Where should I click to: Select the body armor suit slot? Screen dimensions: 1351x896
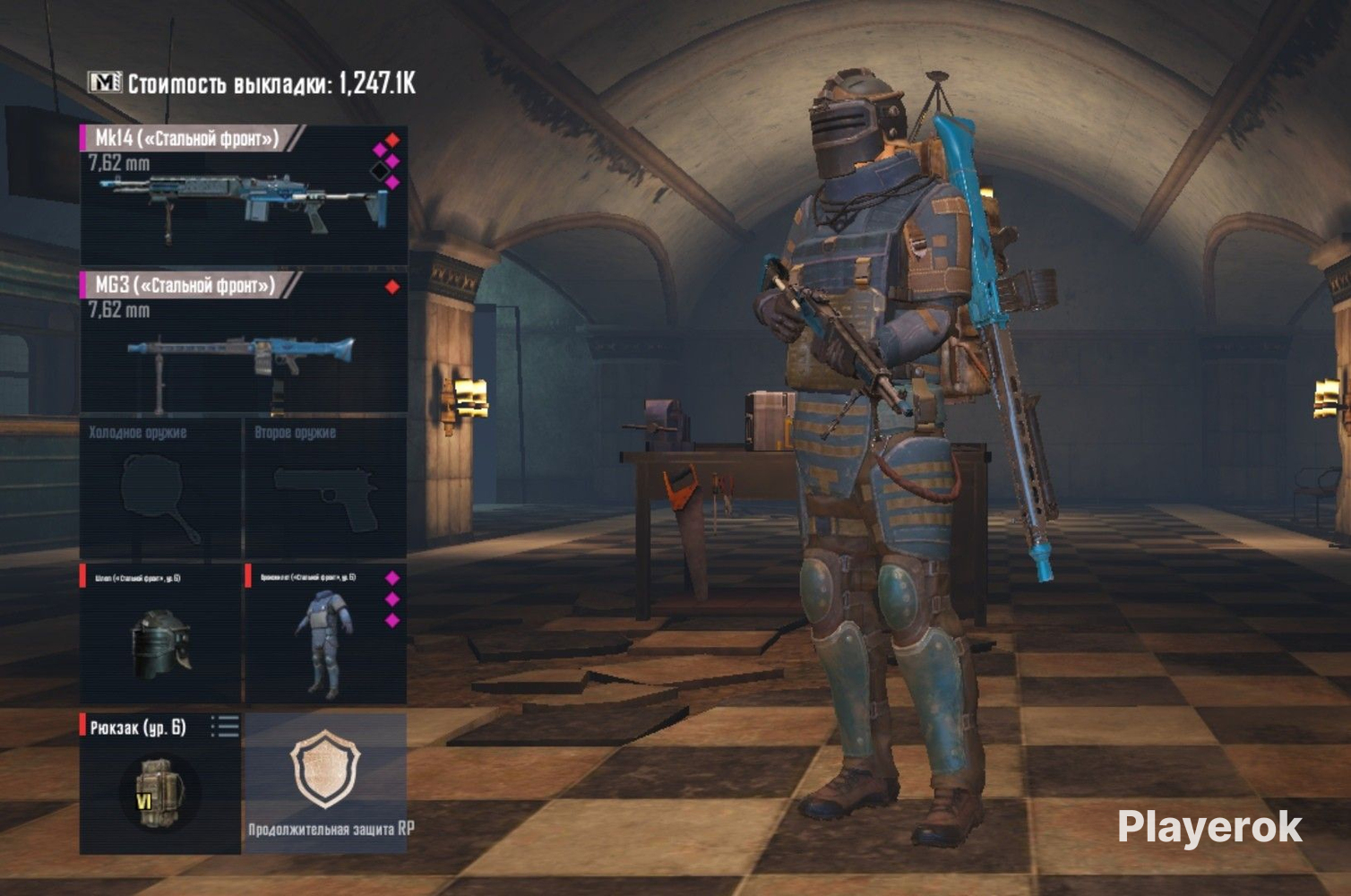pos(325,633)
